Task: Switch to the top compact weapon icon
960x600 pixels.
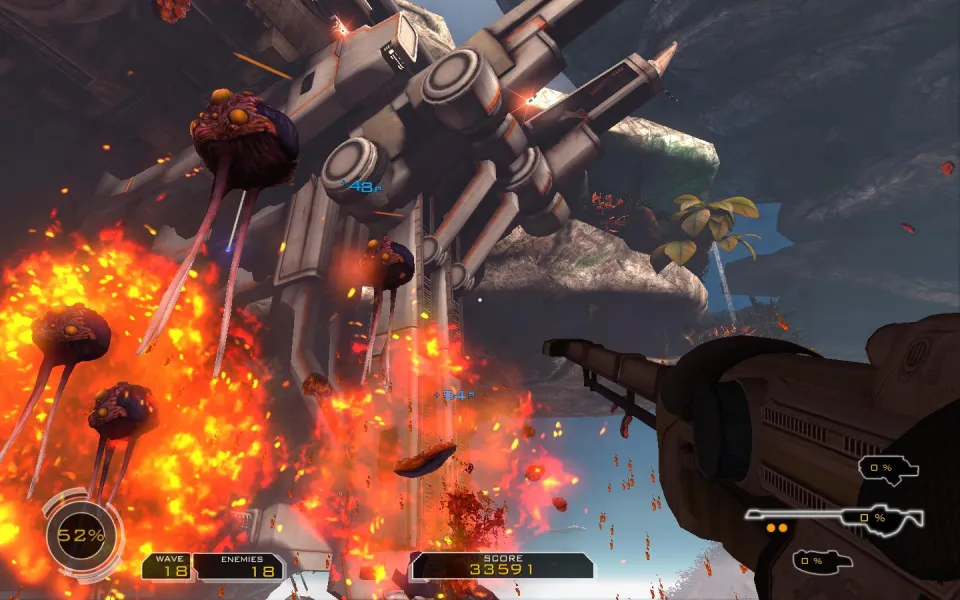Action: click(x=887, y=467)
